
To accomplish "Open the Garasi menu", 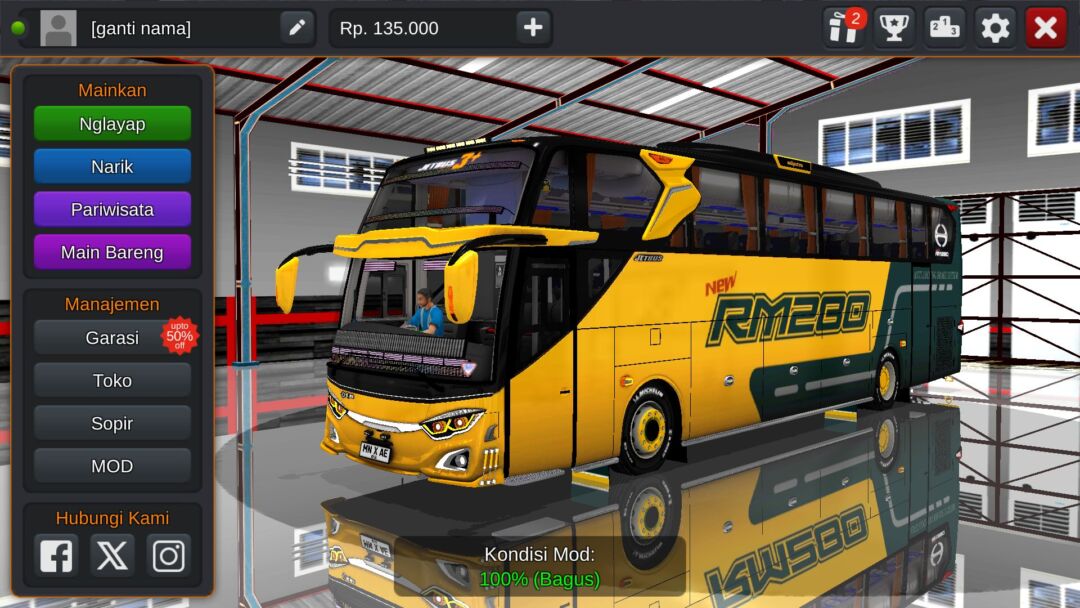I will pos(112,338).
